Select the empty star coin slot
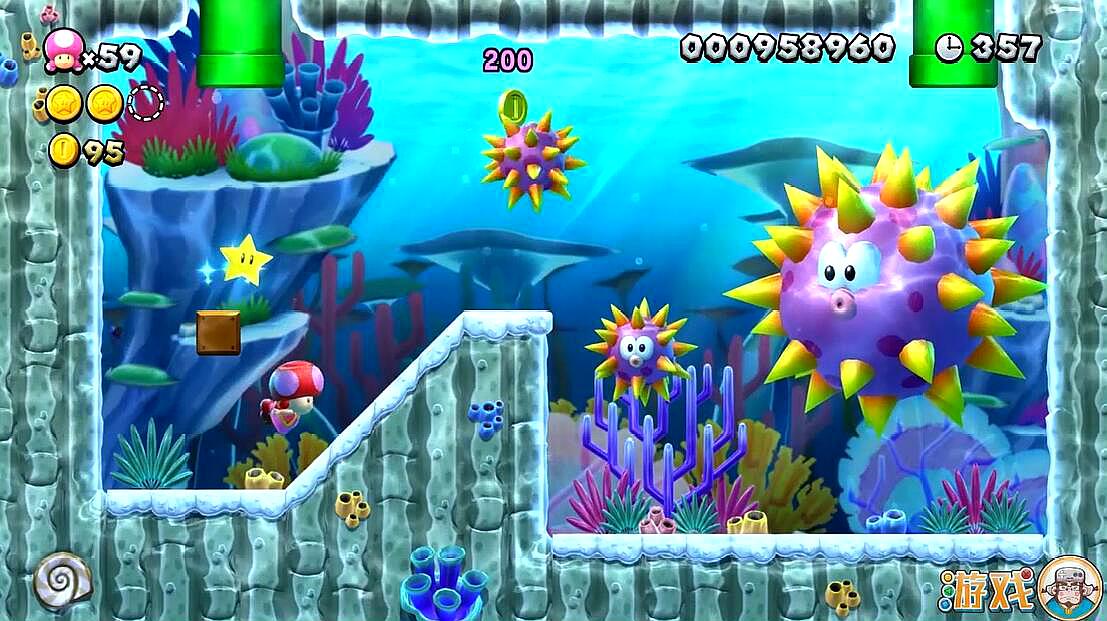This screenshot has height=621, width=1107. click(147, 102)
